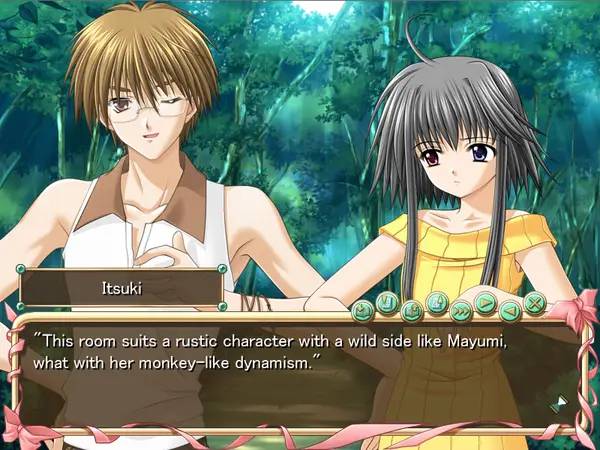Hide the text window with the X button
The image size is (600, 450).
[x=535, y=301]
